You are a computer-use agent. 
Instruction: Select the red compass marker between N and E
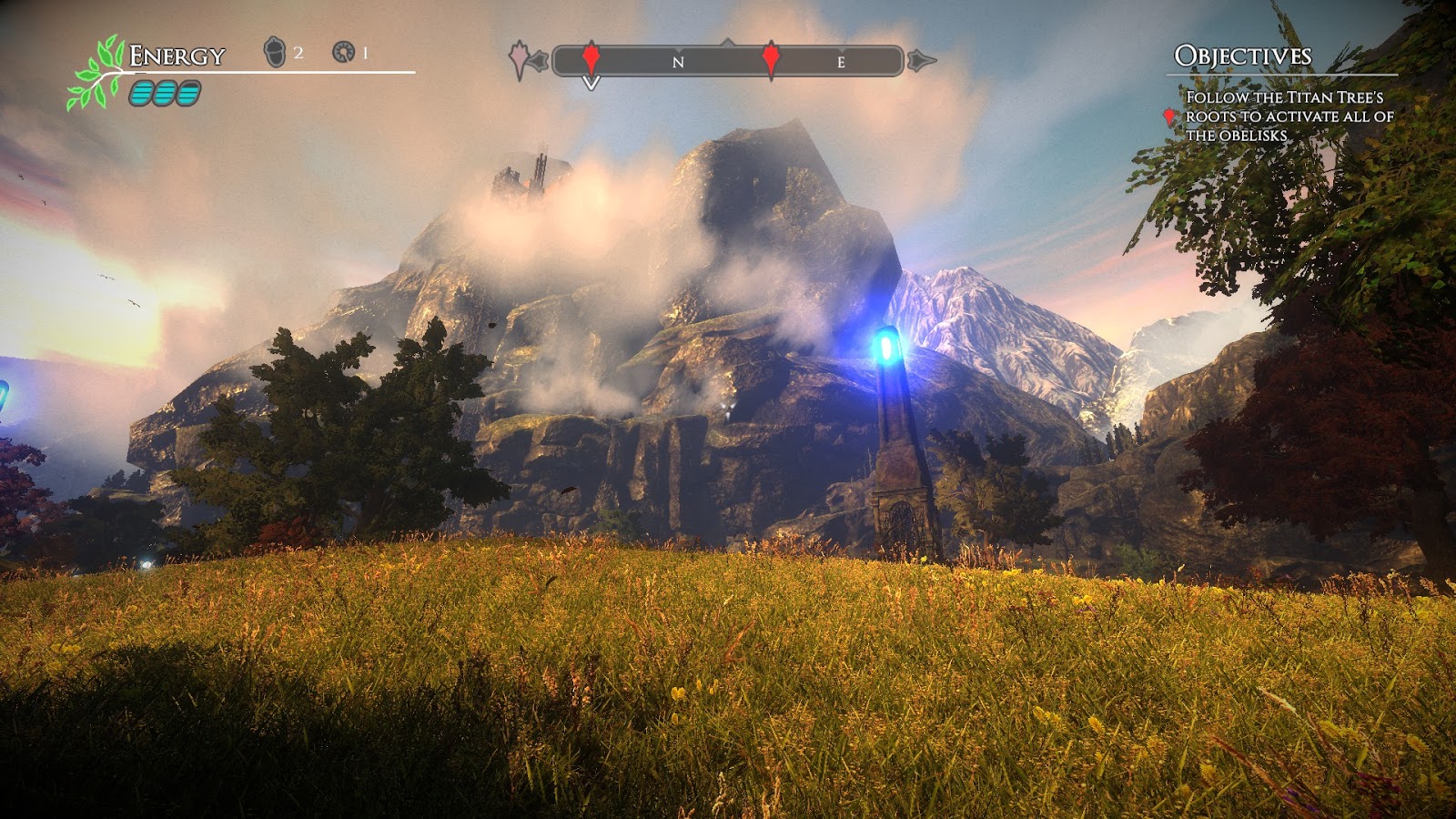click(x=771, y=58)
